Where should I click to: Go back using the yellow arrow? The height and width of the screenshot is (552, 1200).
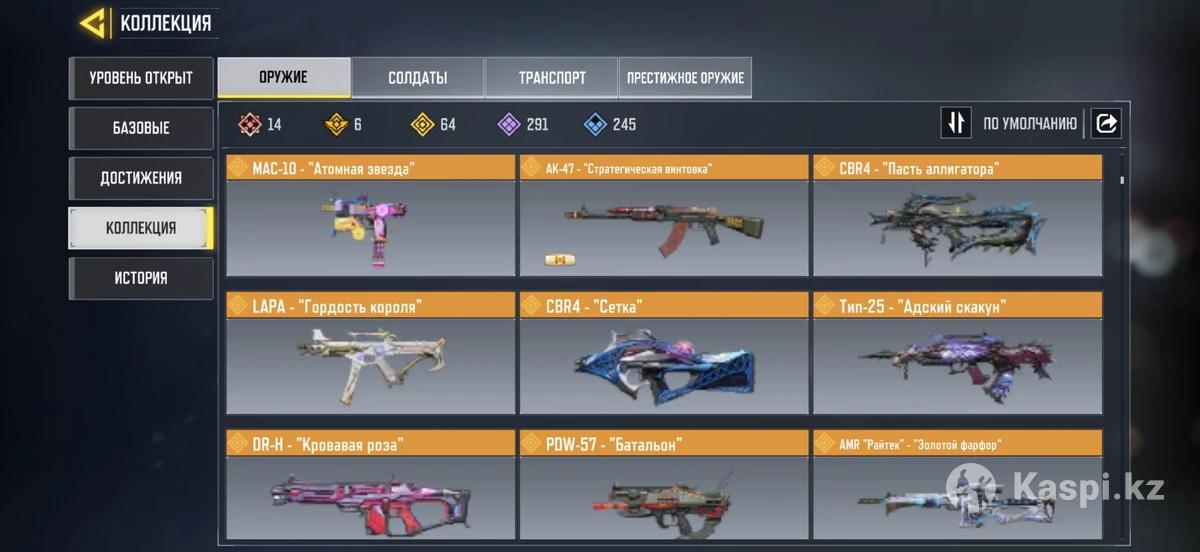tap(93, 23)
